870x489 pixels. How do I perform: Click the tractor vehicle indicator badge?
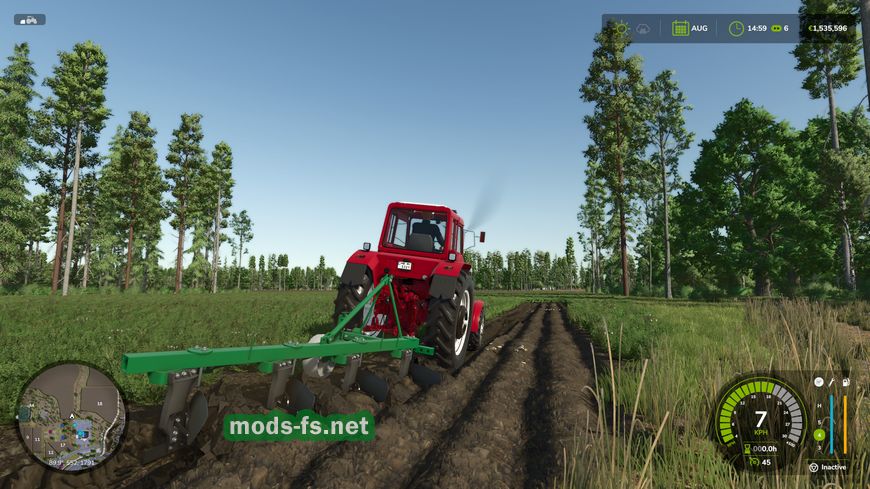(29, 19)
